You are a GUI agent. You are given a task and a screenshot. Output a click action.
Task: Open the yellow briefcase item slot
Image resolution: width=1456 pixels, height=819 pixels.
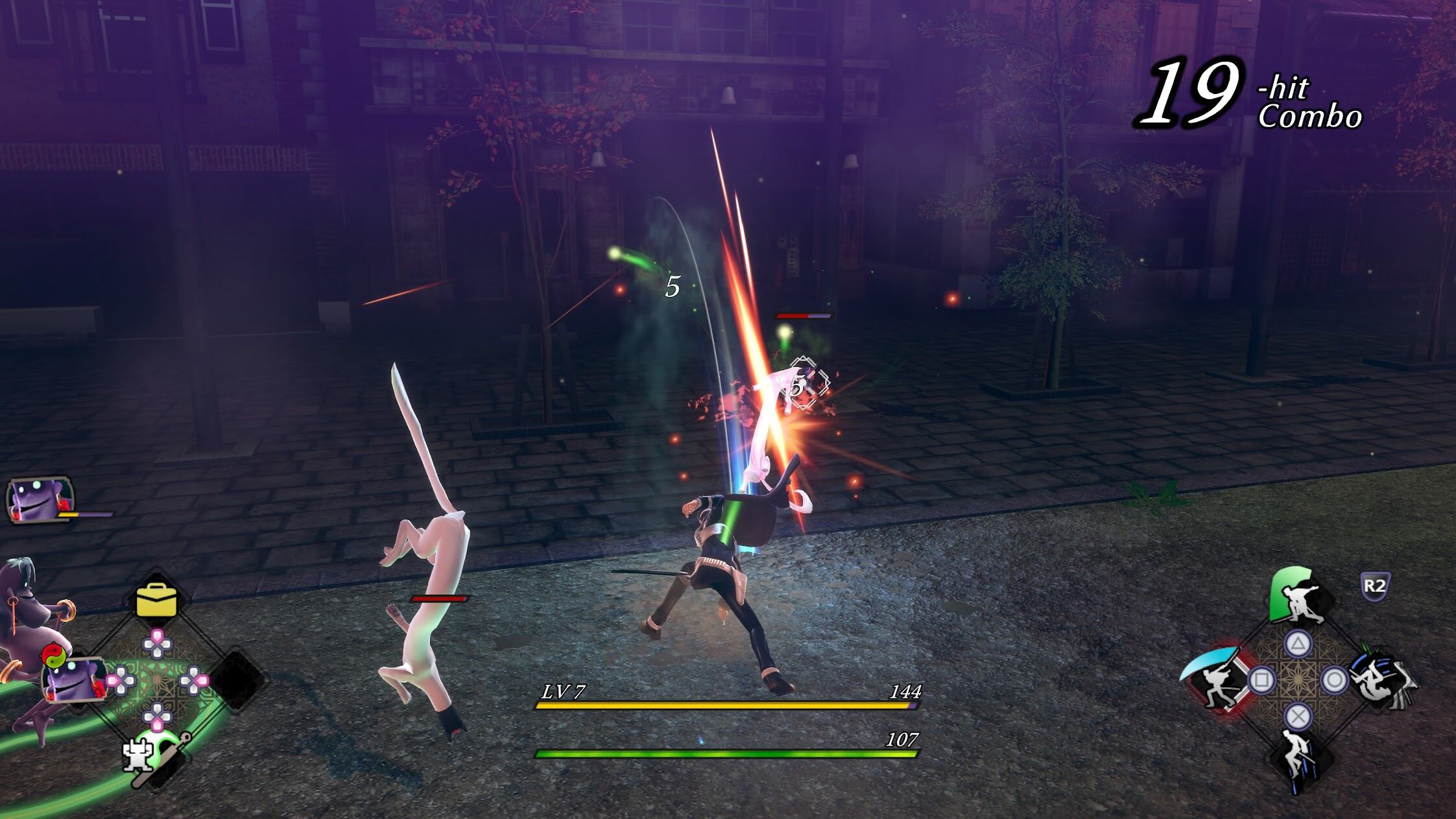[x=156, y=600]
